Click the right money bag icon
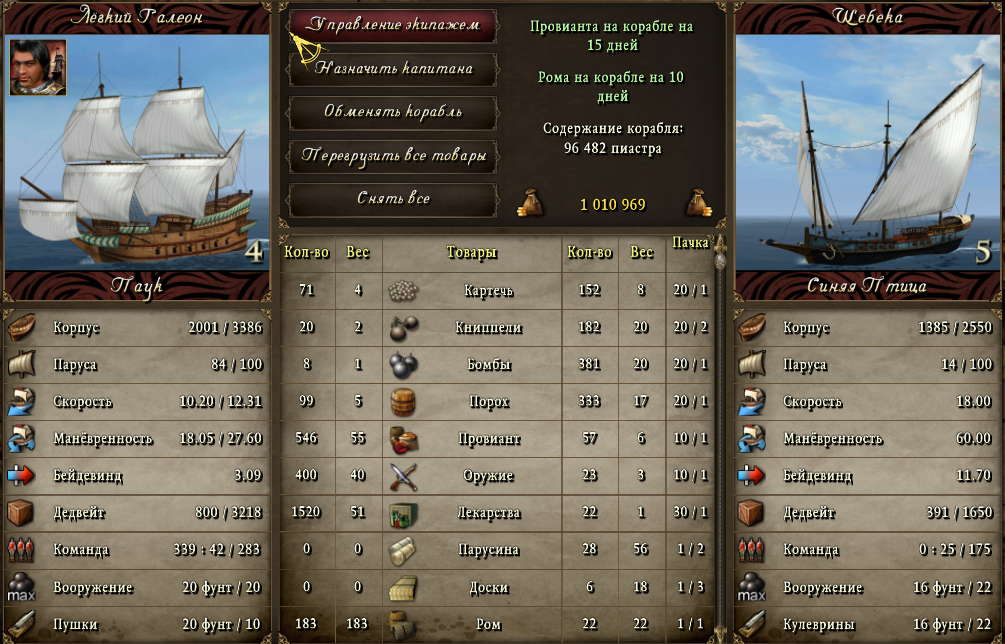The height and width of the screenshot is (644, 1005). (698, 203)
